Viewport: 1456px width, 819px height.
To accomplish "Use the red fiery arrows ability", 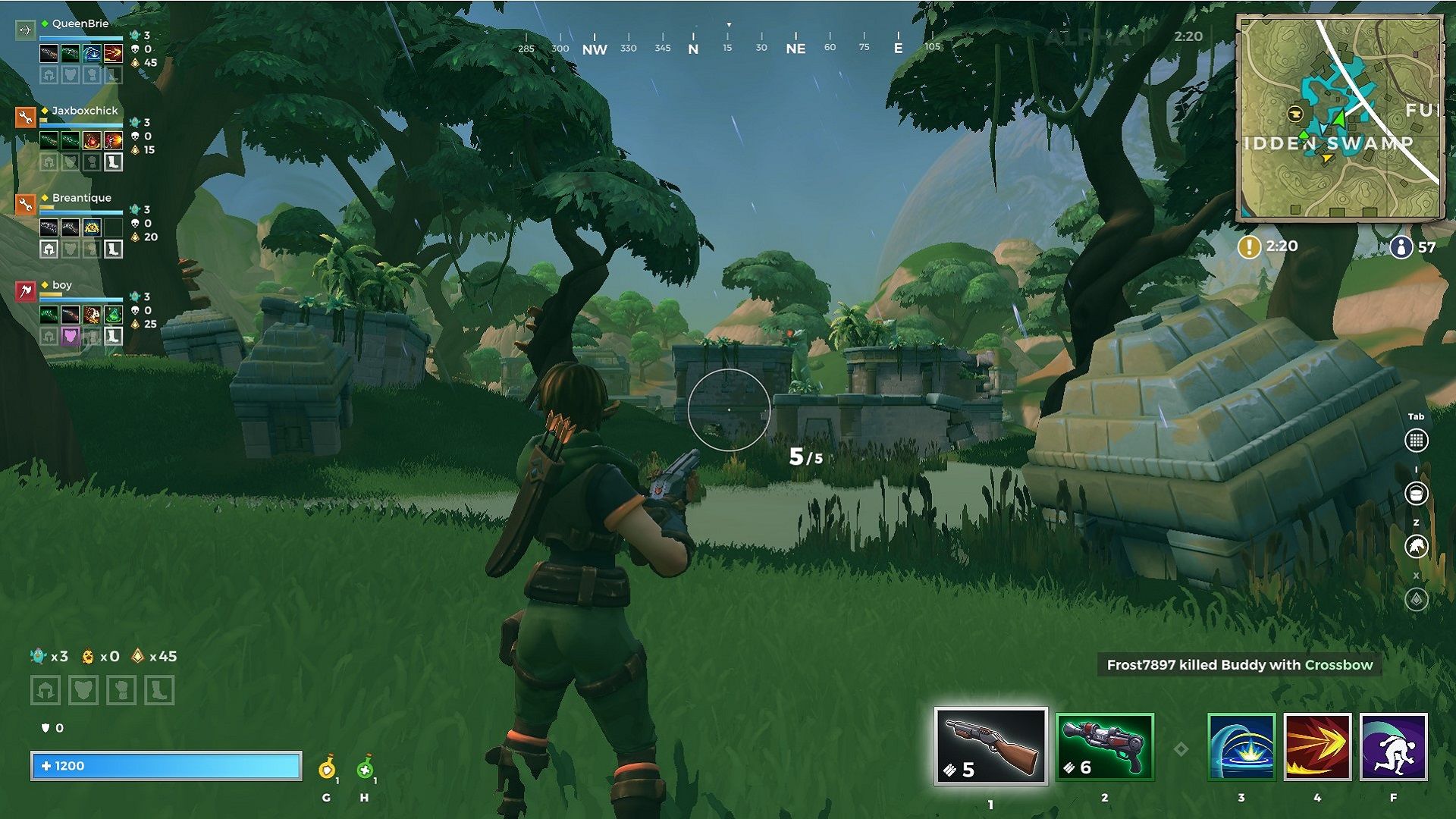I will (1317, 747).
